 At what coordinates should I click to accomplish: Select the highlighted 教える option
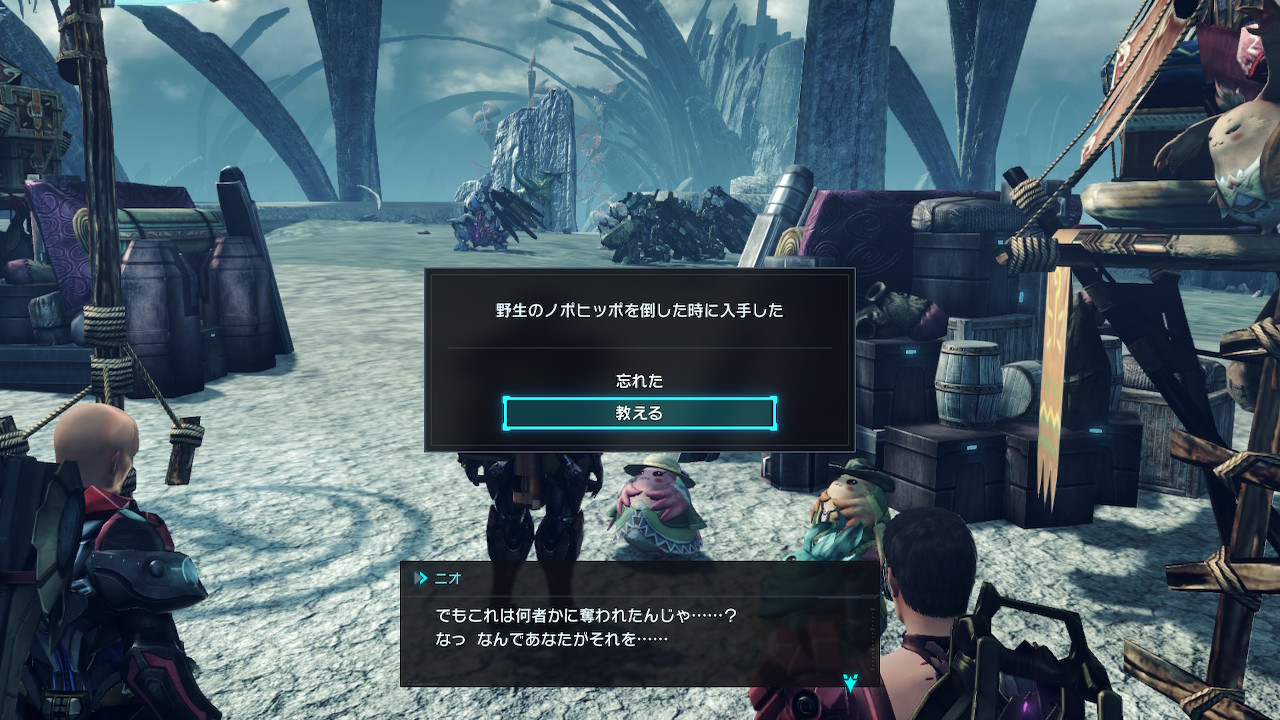[x=639, y=413]
